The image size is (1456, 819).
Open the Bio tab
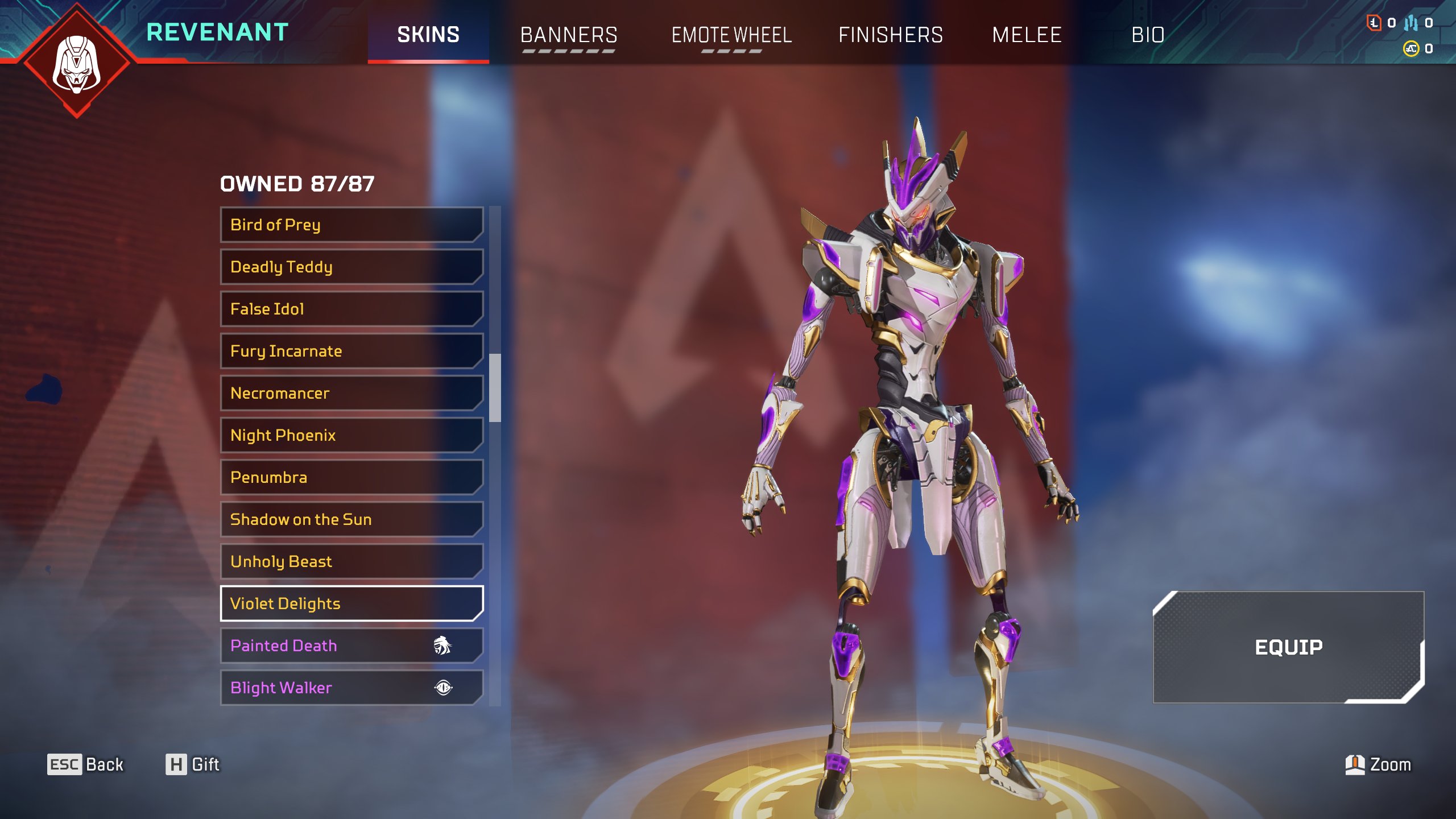(1148, 35)
